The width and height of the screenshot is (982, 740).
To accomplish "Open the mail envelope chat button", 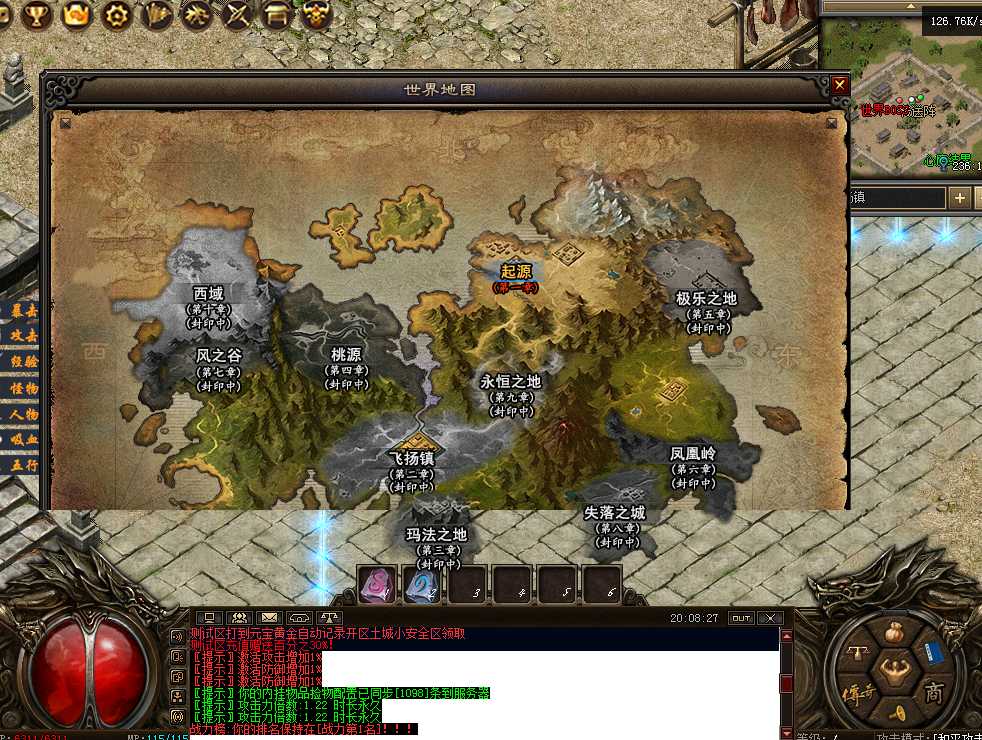I will click(x=269, y=618).
